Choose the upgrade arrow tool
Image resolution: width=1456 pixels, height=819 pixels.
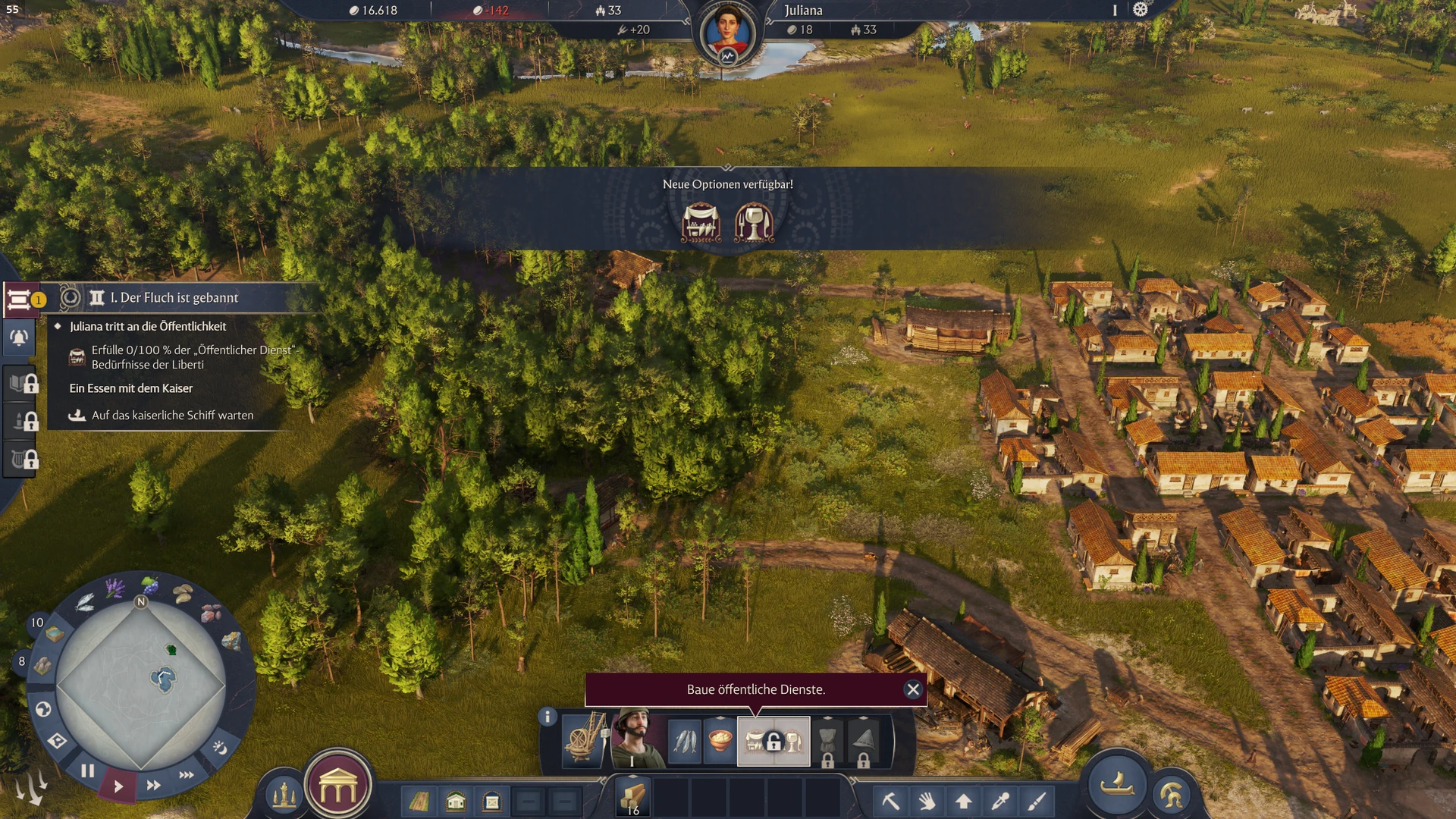964,801
